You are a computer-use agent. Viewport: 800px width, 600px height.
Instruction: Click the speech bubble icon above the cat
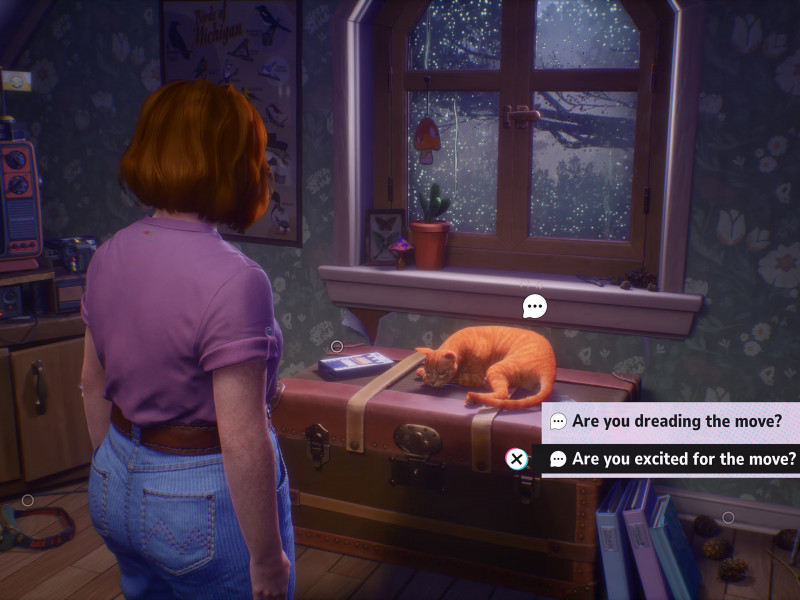pyautogui.click(x=535, y=306)
